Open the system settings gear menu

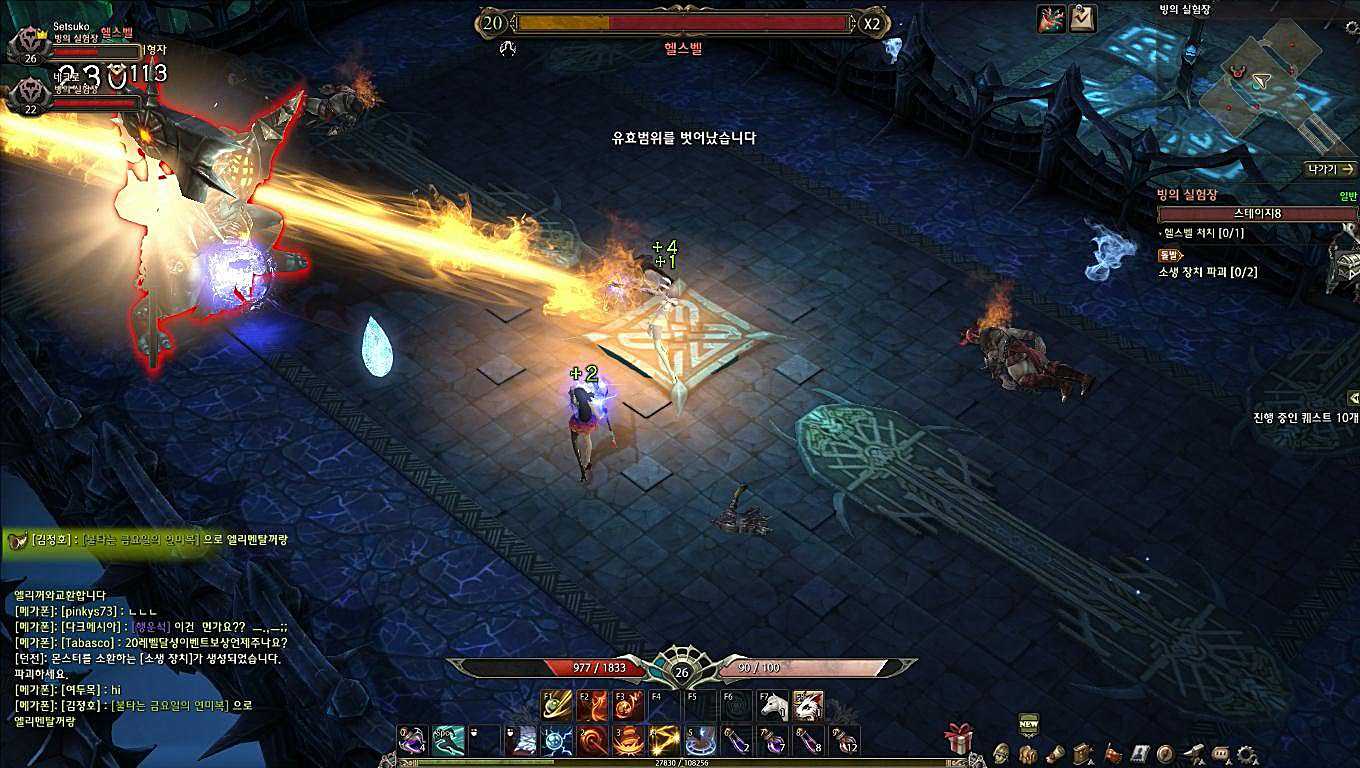(x=1247, y=754)
